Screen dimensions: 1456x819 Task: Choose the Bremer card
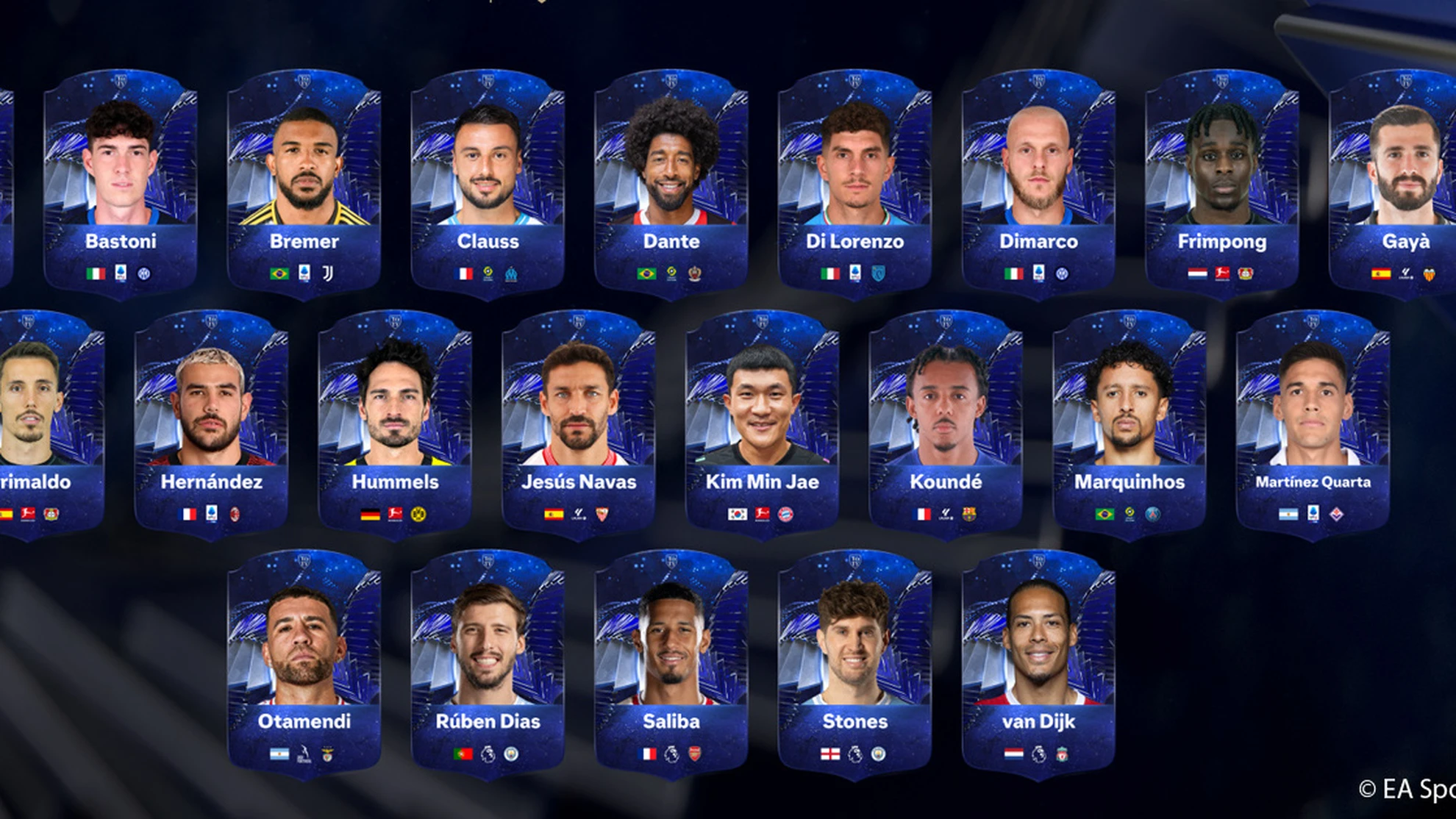pos(304,184)
